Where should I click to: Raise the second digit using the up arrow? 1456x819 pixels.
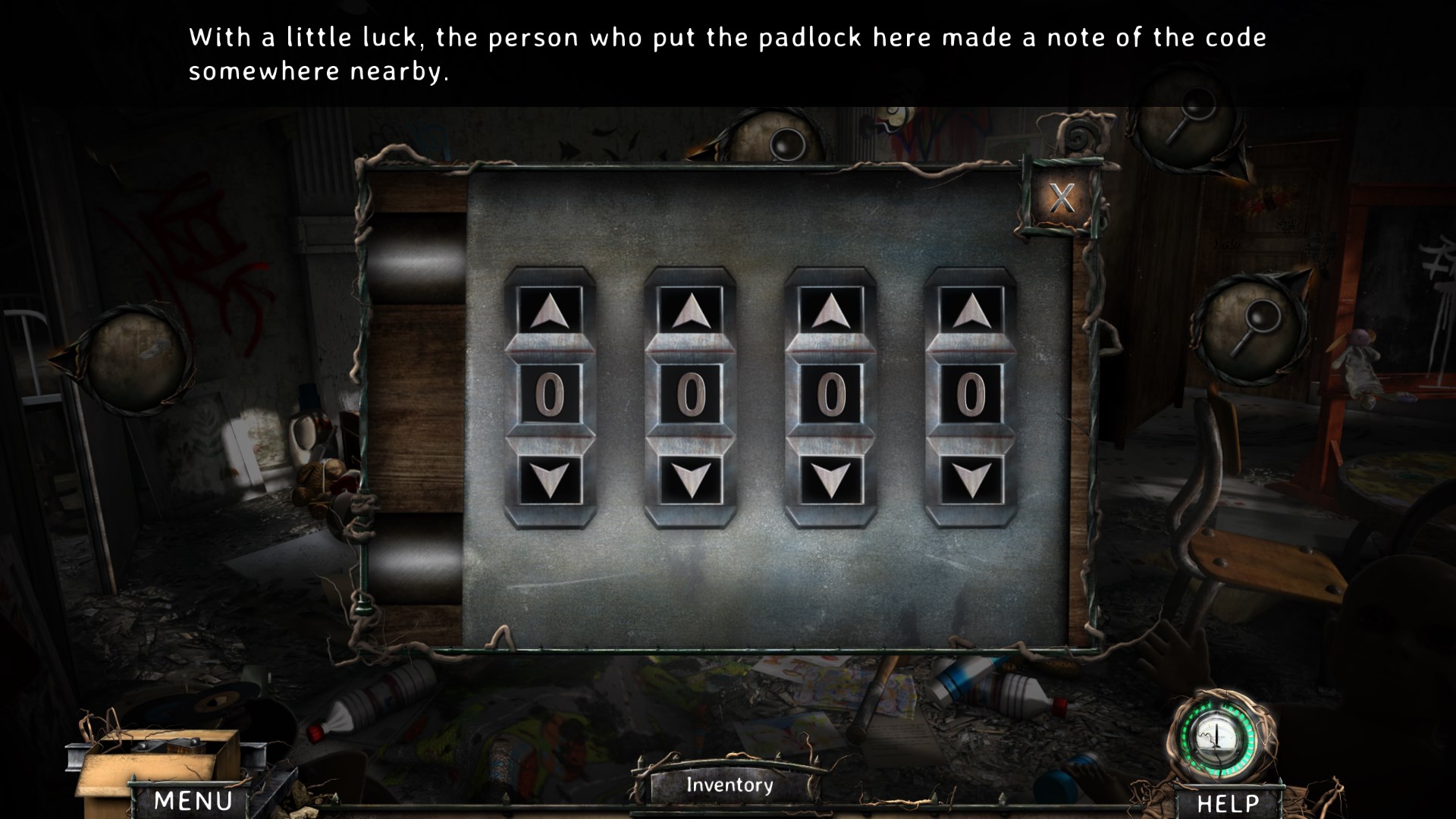point(690,311)
